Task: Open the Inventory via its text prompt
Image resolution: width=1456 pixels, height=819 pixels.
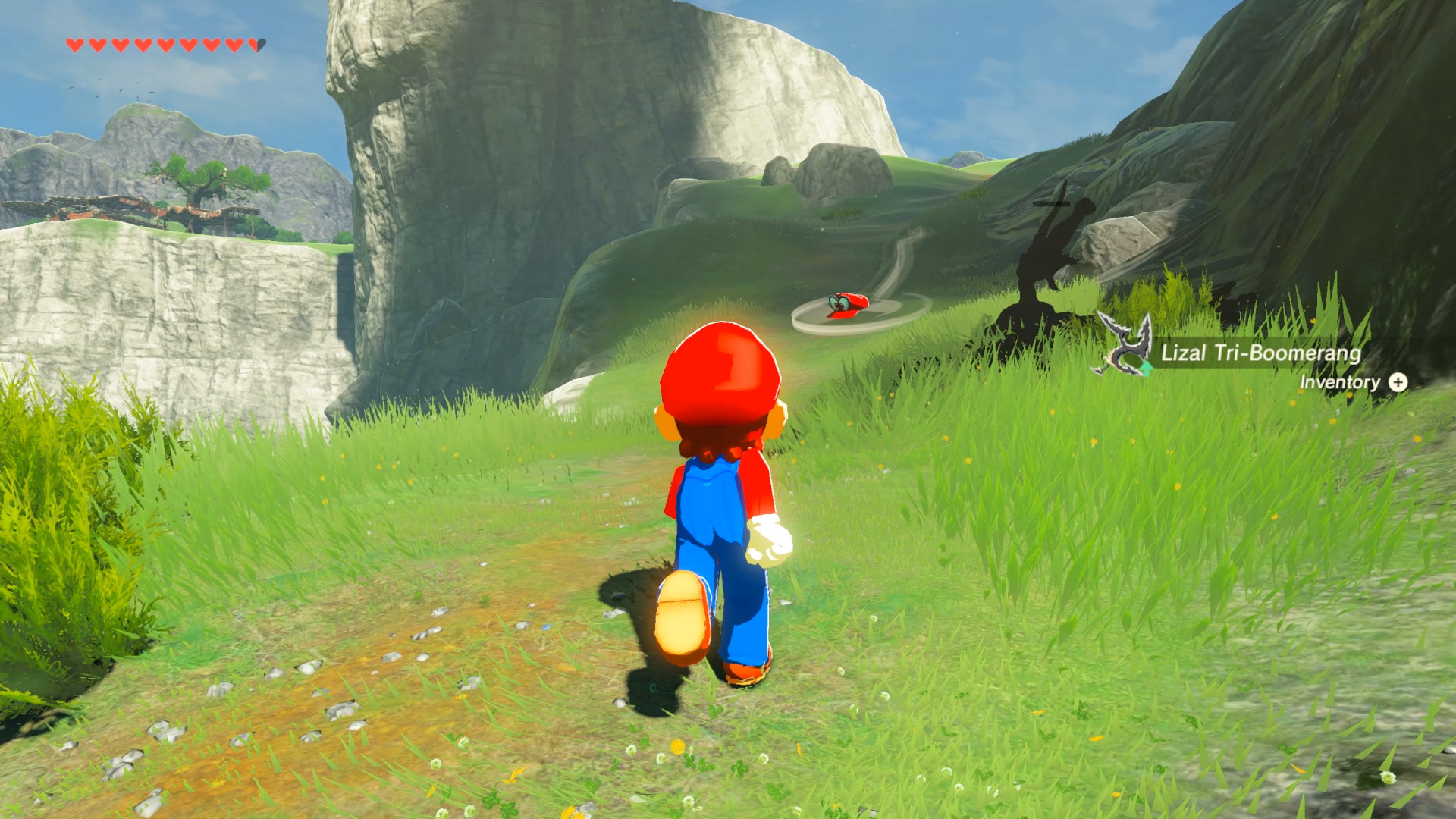Action: click(1339, 383)
